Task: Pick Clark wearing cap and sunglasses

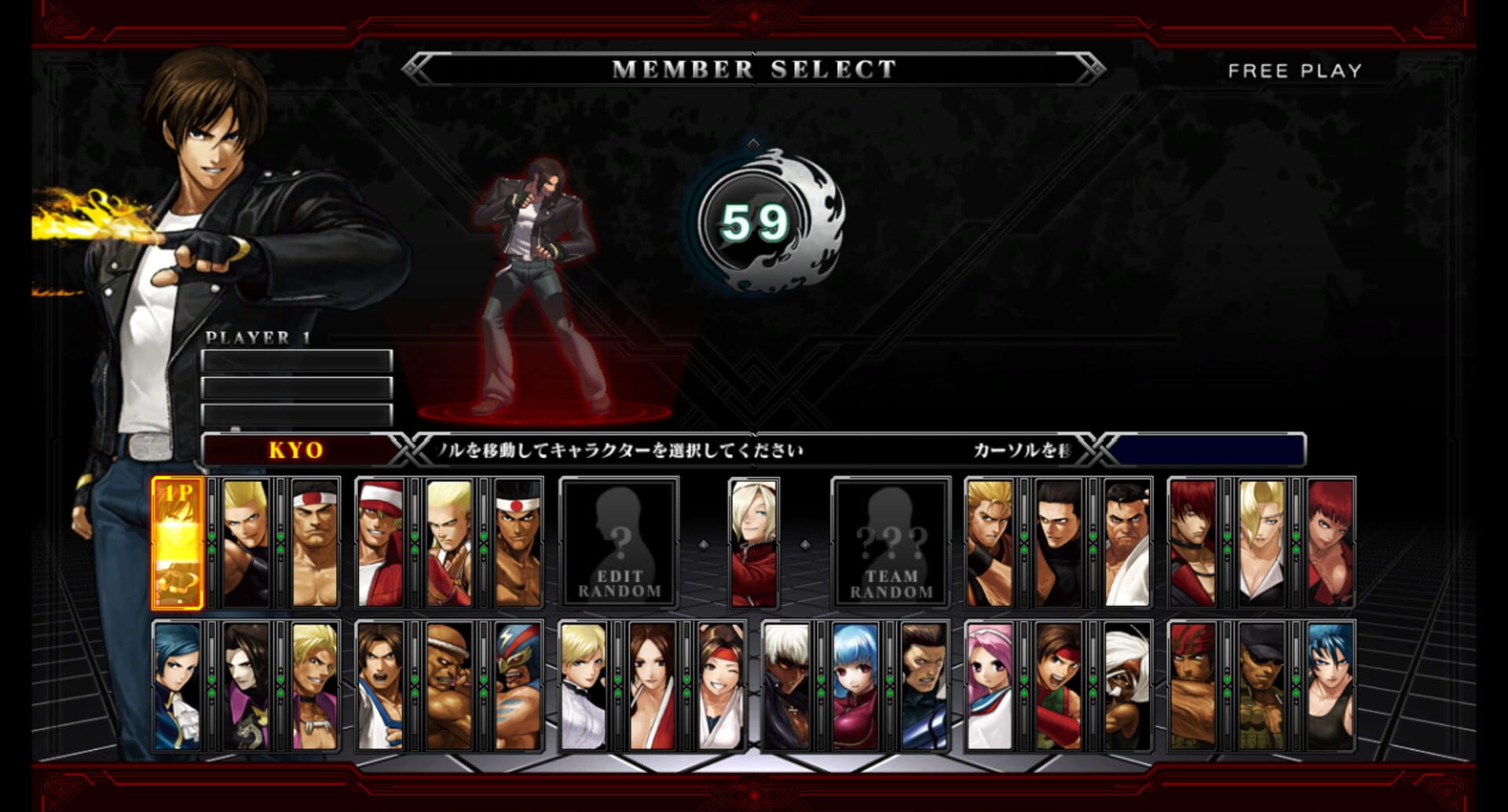Action: 1261,686
